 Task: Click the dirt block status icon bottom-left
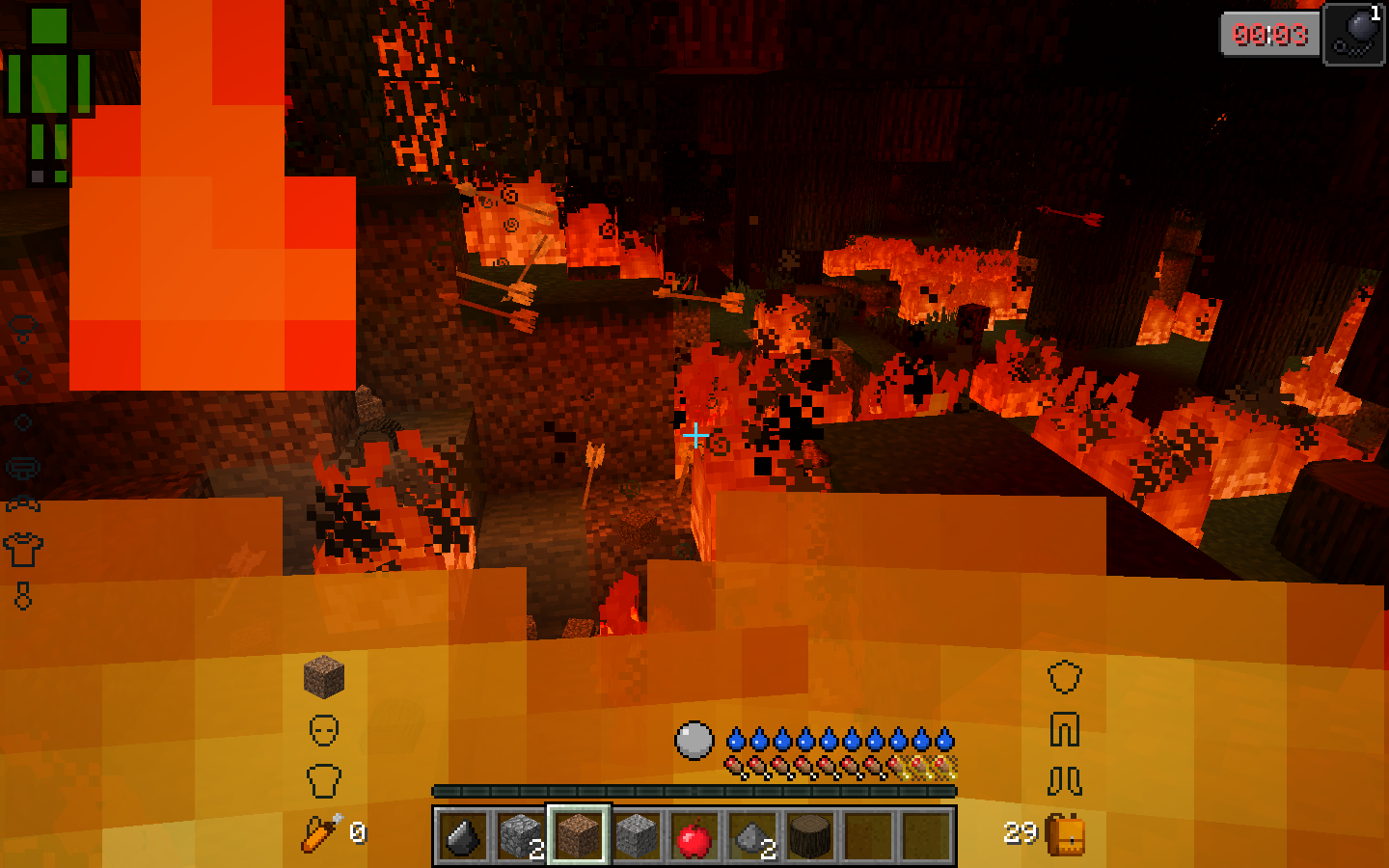tap(323, 675)
